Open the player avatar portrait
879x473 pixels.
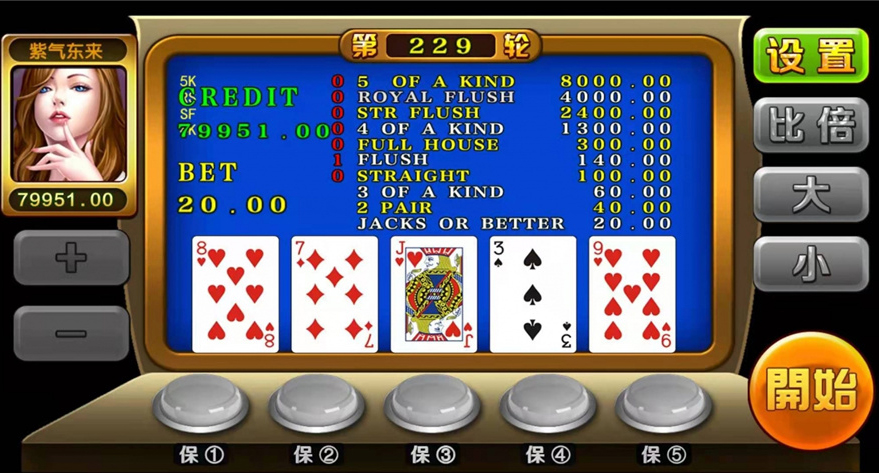pyautogui.click(x=70, y=124)
